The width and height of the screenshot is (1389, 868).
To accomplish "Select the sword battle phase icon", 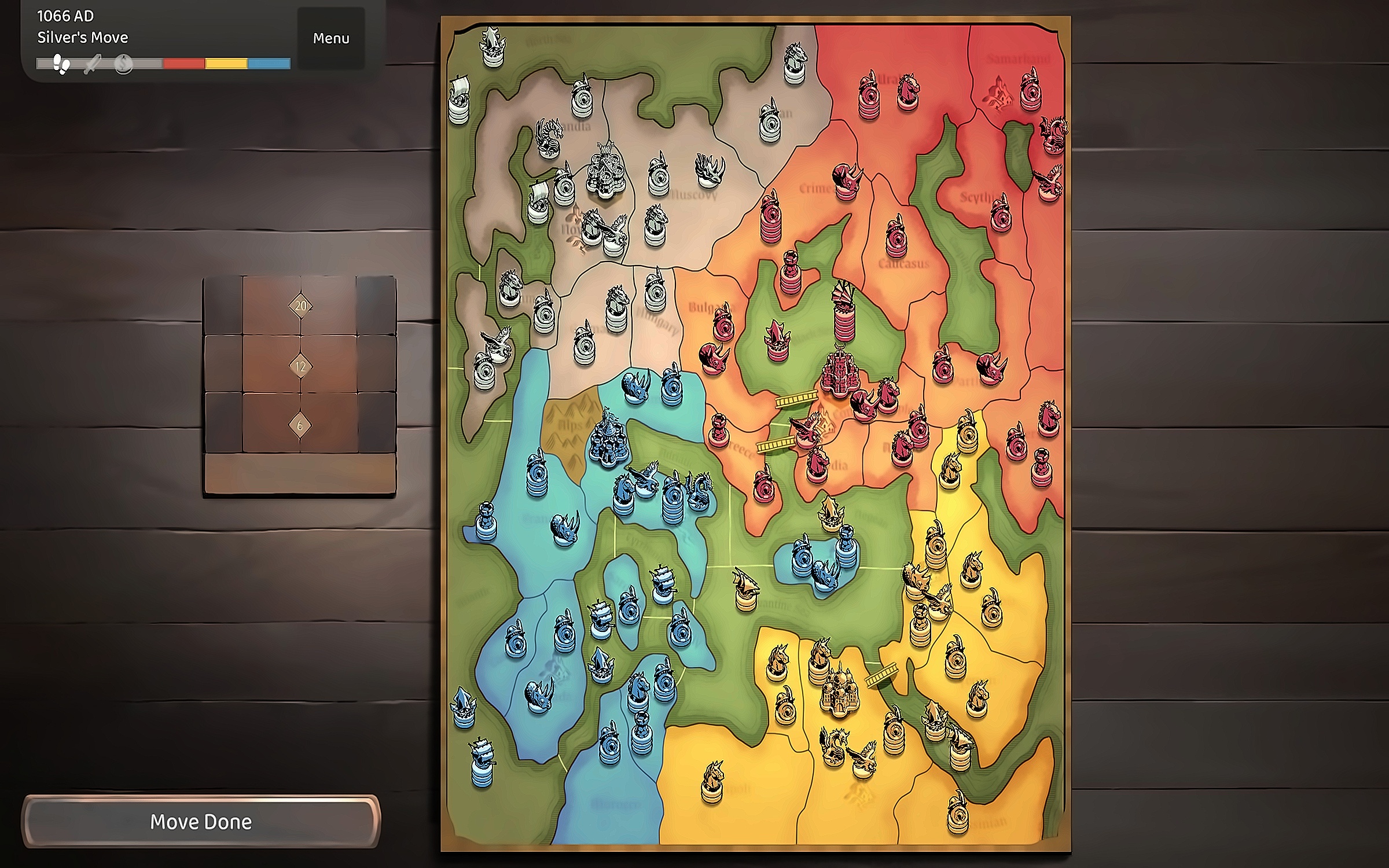I will pos(93,64).
